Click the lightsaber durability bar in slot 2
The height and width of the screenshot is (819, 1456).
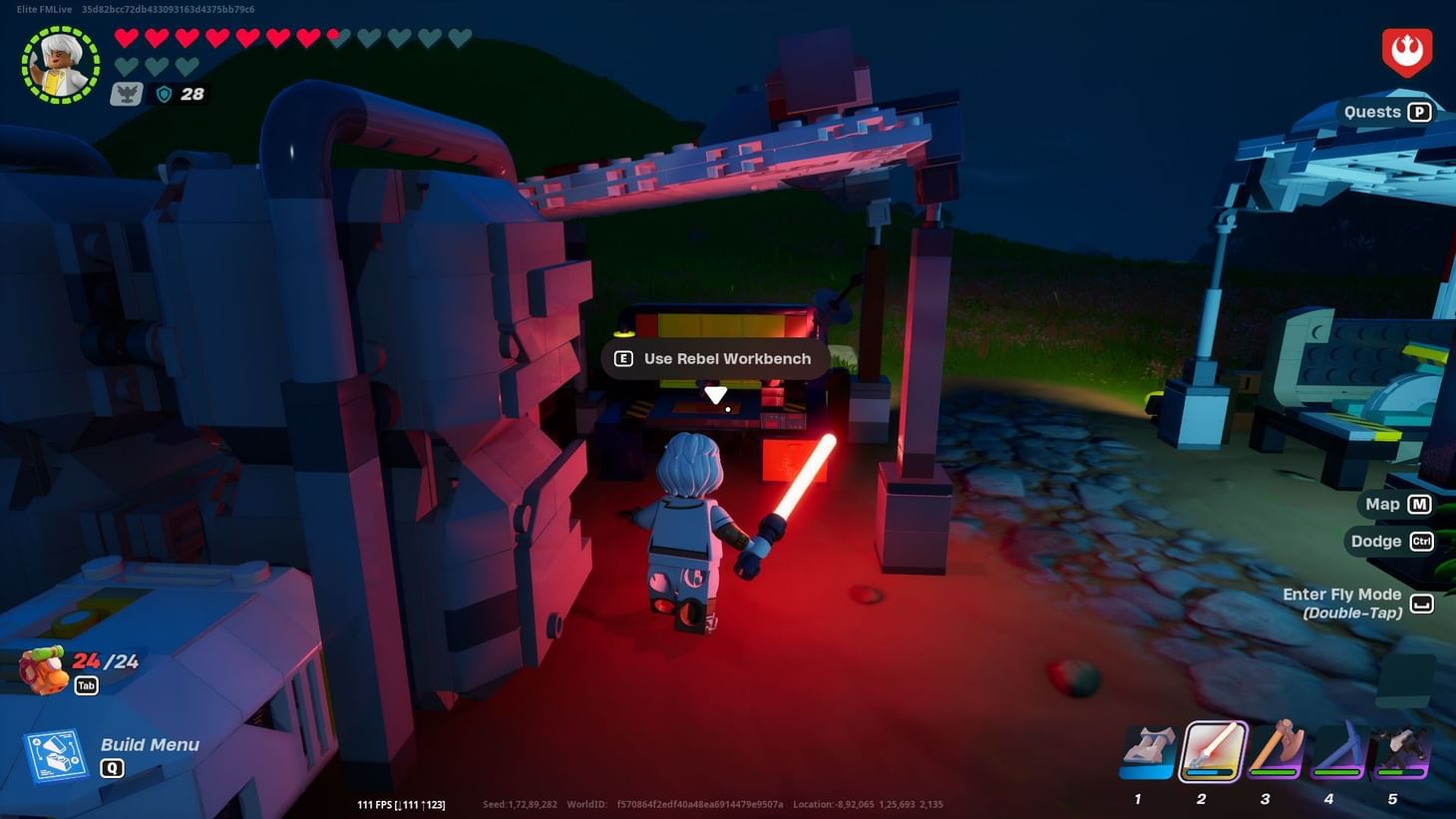click(x=1210, y=772)
